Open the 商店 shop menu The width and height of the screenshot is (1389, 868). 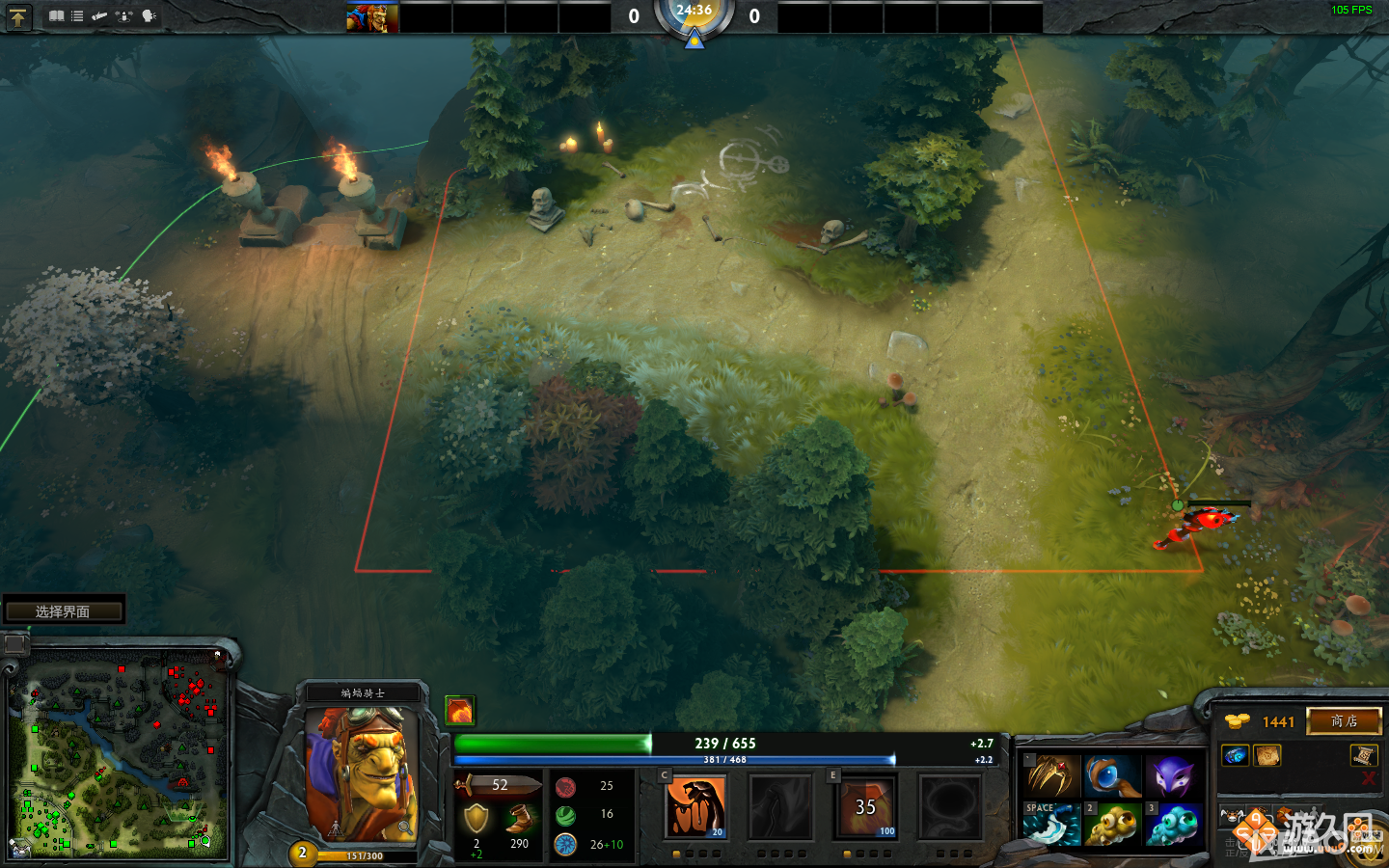(x=1344, y=721)
